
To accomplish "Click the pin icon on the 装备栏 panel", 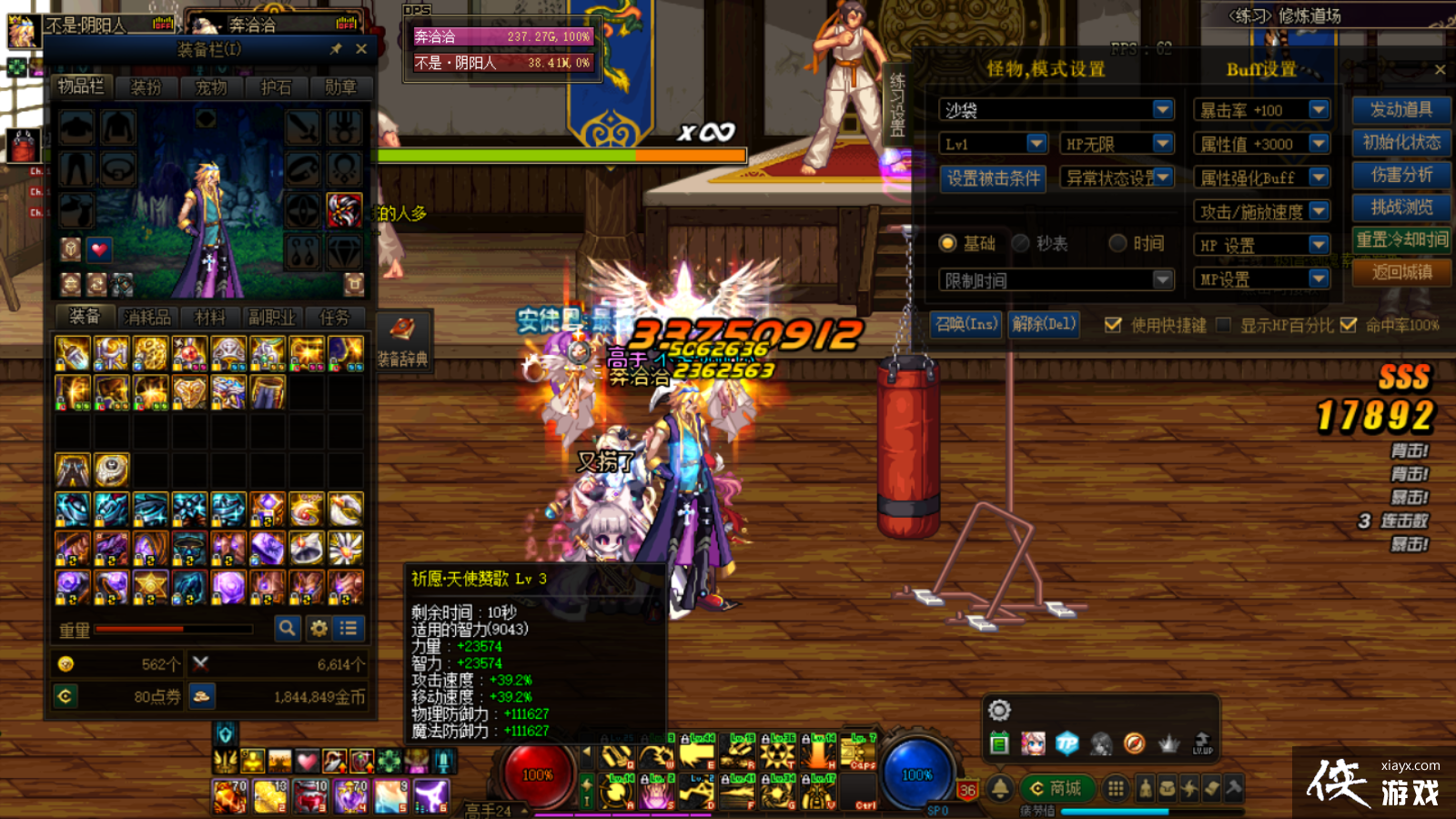I will coord(336,49).
